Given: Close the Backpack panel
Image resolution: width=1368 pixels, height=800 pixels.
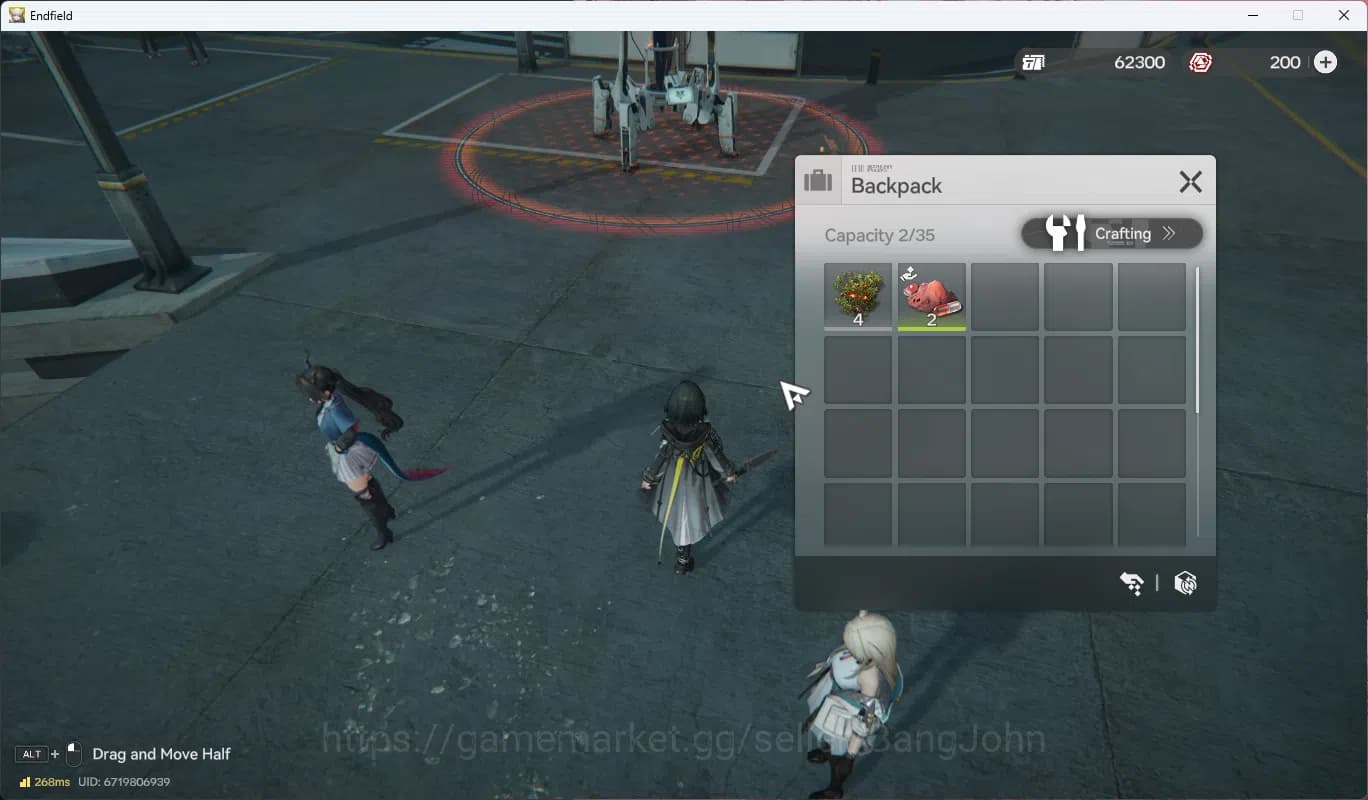Looking at the screenshot, I should (x=1190, y=182).
